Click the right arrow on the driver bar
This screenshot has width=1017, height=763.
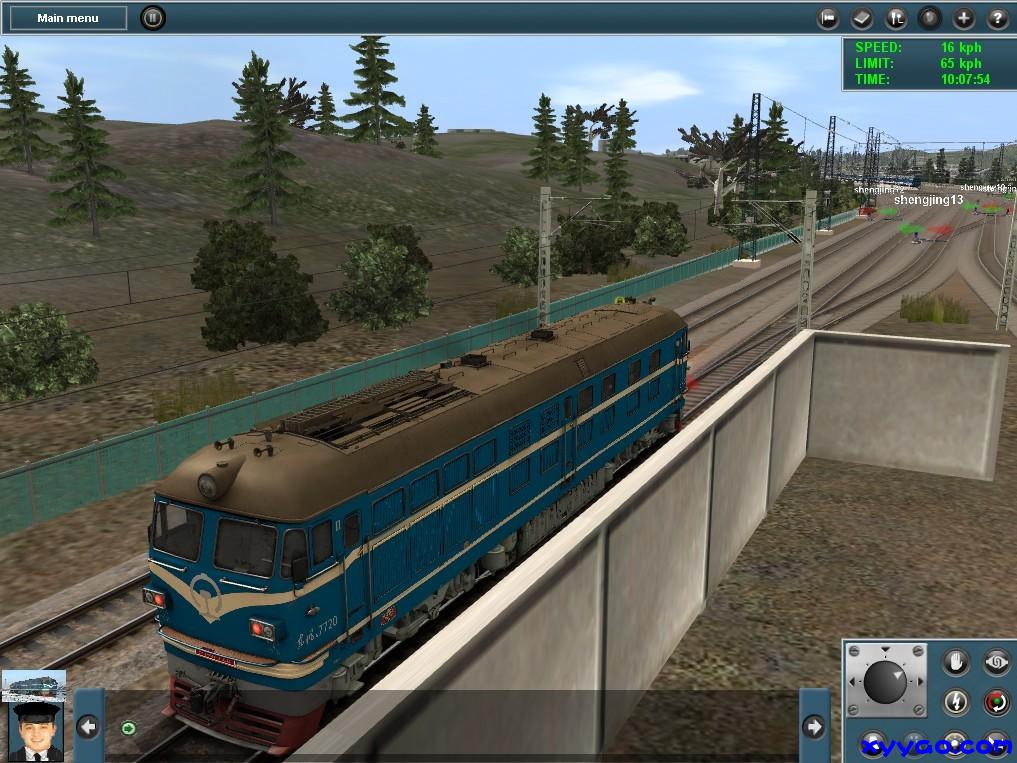pyautogui.click(x=814, y=727)
